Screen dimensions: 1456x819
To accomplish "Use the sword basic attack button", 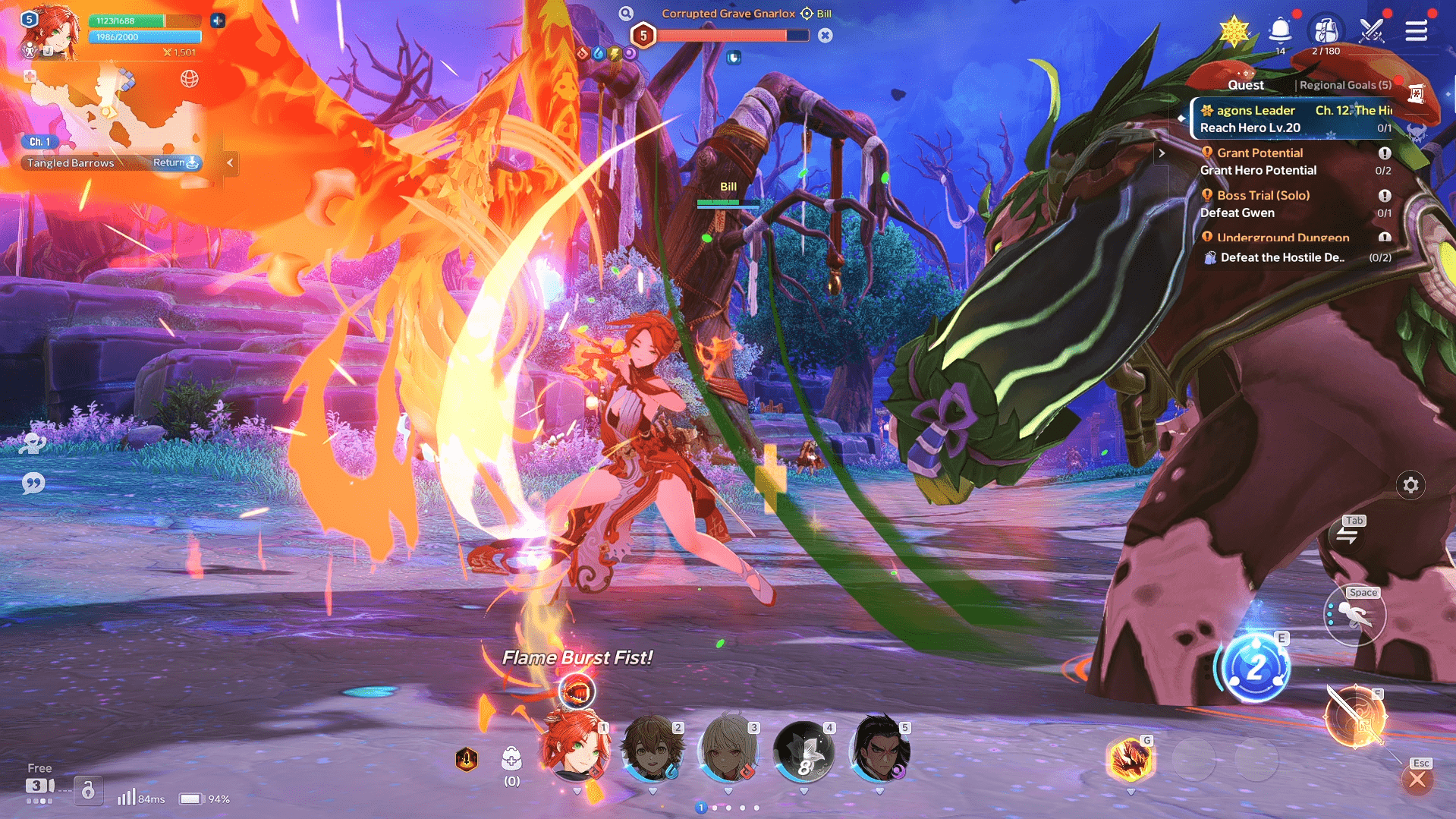I will point(1354,716).
